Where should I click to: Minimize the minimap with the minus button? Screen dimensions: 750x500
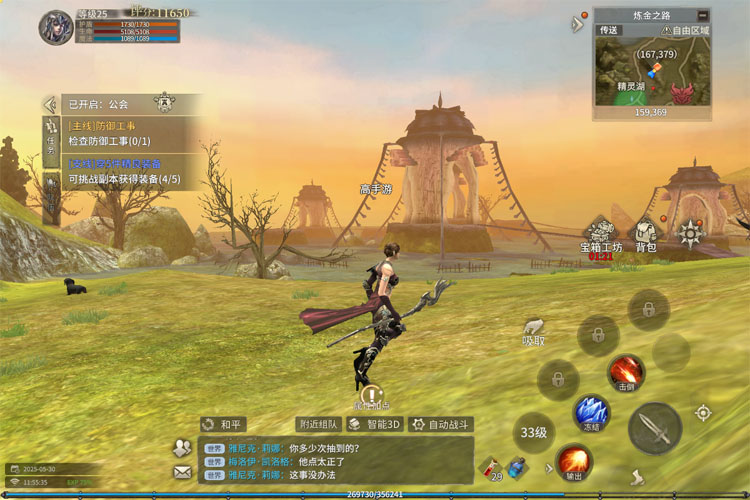(x=703, y=15)
